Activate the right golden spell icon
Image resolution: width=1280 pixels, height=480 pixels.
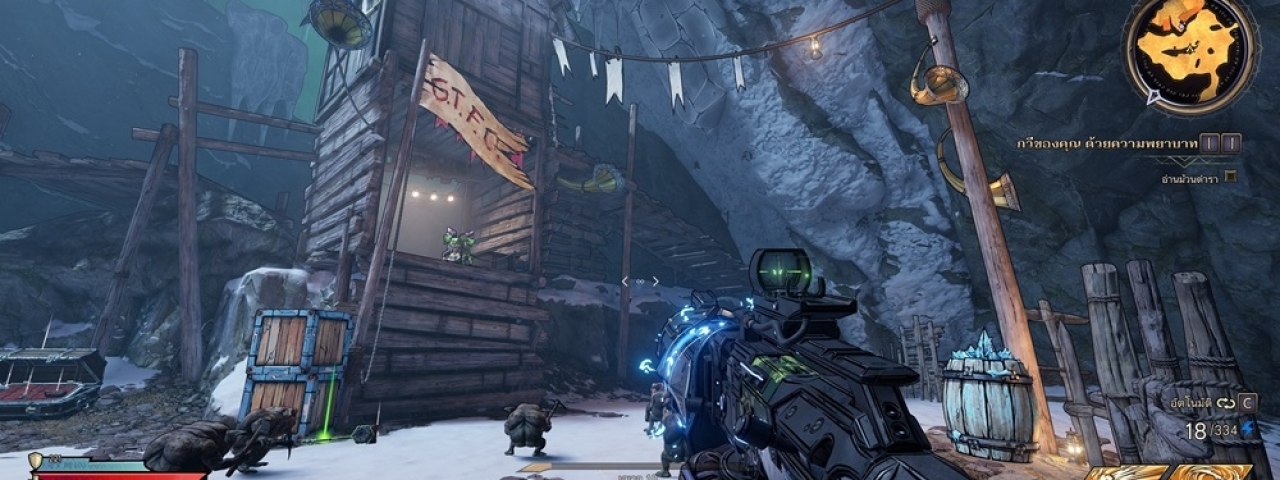point(1210,472)
